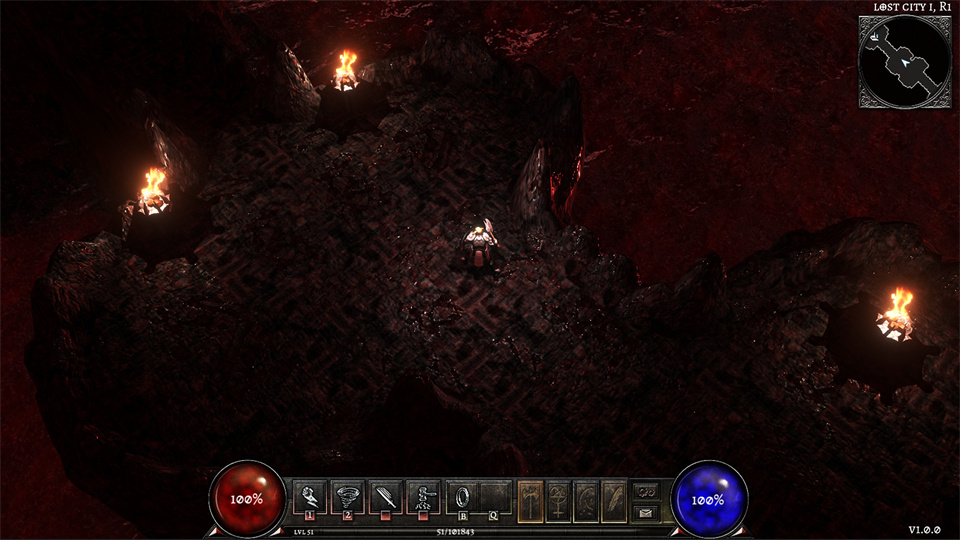Open the envelope mail button
The image size is (960, 540).
(646, 512)
